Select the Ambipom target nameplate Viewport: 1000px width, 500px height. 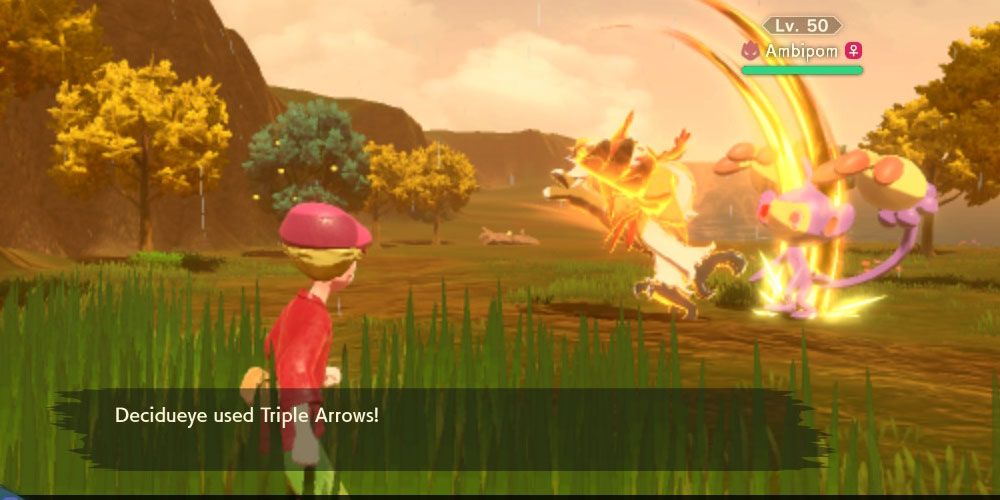click(x=802, y=50)
